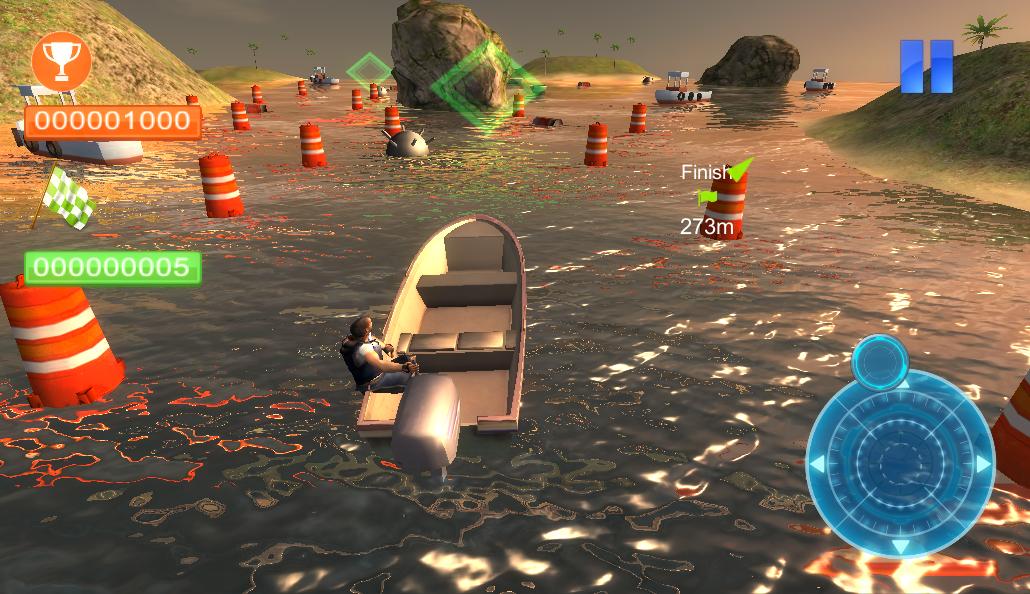Click the orange trophy icon
The image size is (1030, 594).
coord(61,62)
